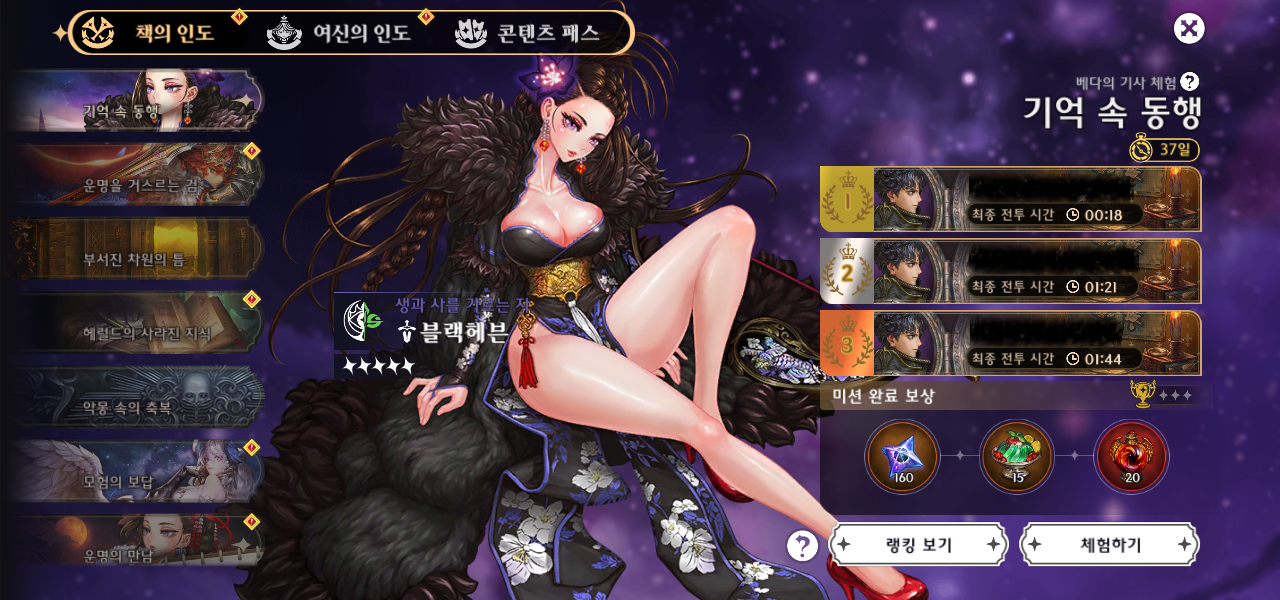Select the 콘텐츠 패스 tab

(528, 33)
